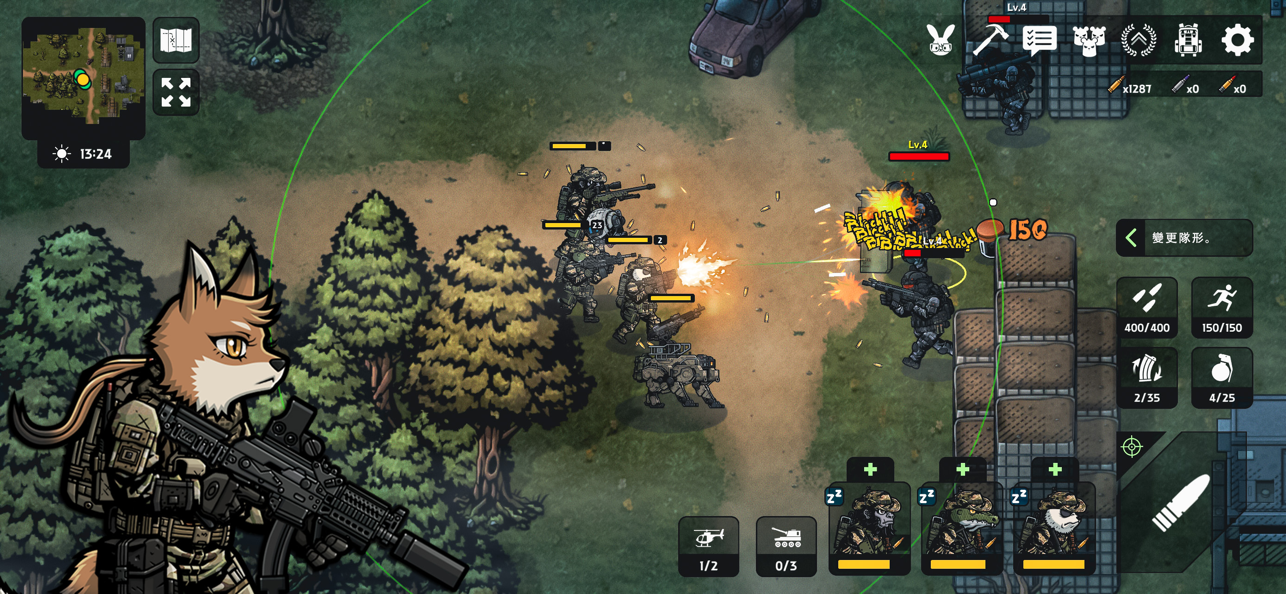Screen dimensions: 1286x594
Task: Call the helicopter support showing 1/2
Action: (x=708, y=546)
